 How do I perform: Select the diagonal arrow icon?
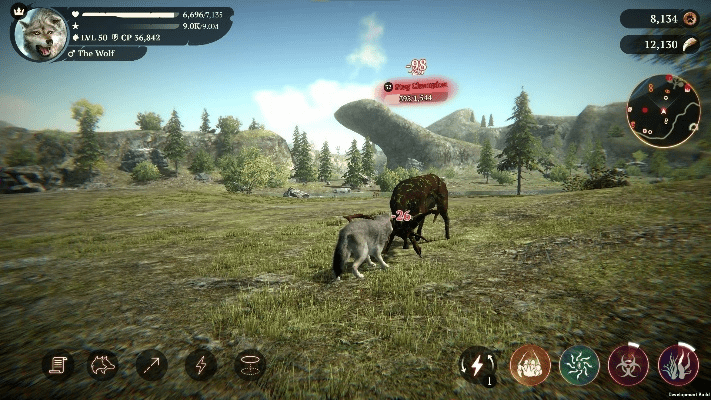click(x=152, y=365)
